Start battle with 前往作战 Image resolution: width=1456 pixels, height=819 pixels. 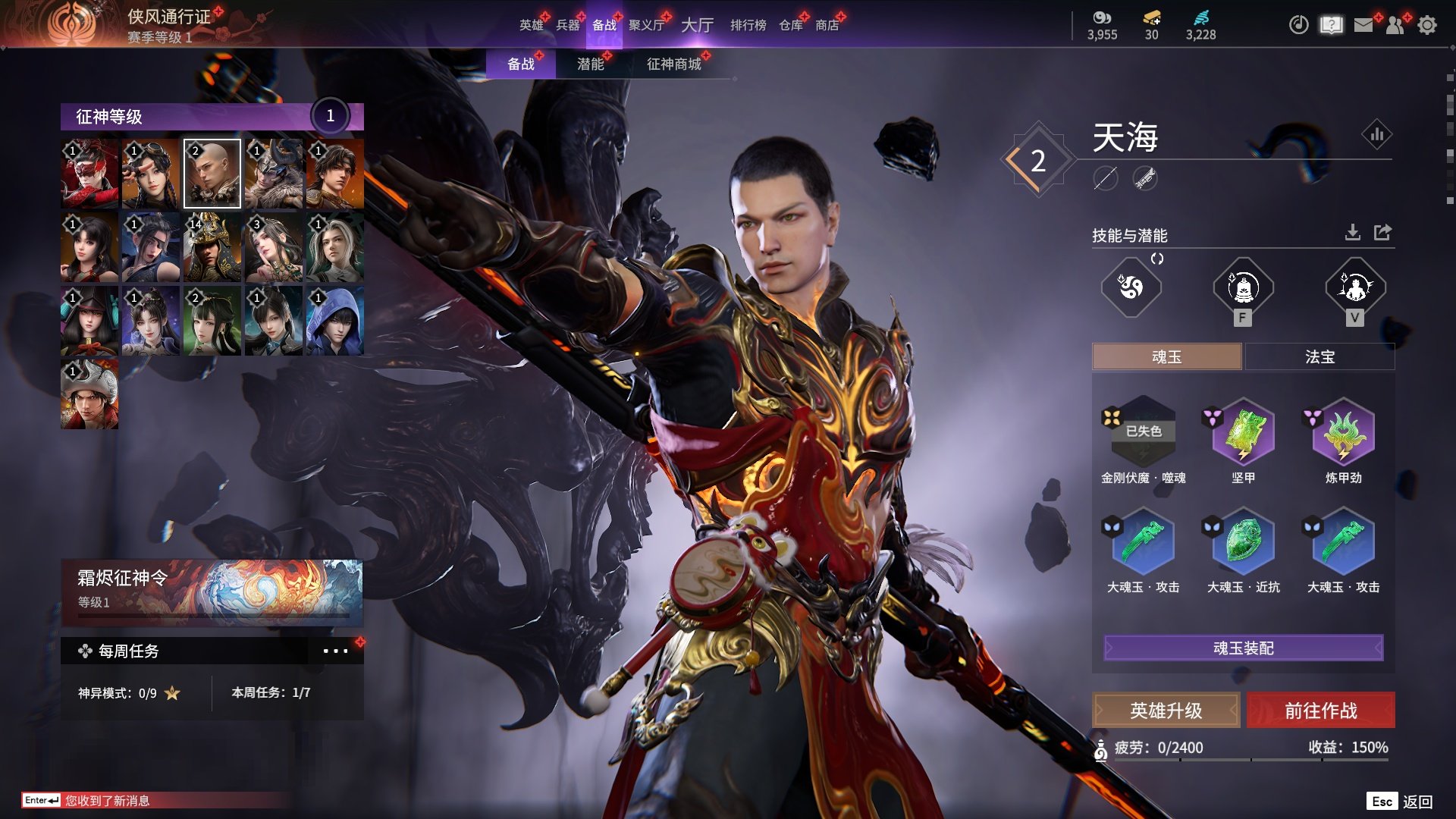[1320, 711]
